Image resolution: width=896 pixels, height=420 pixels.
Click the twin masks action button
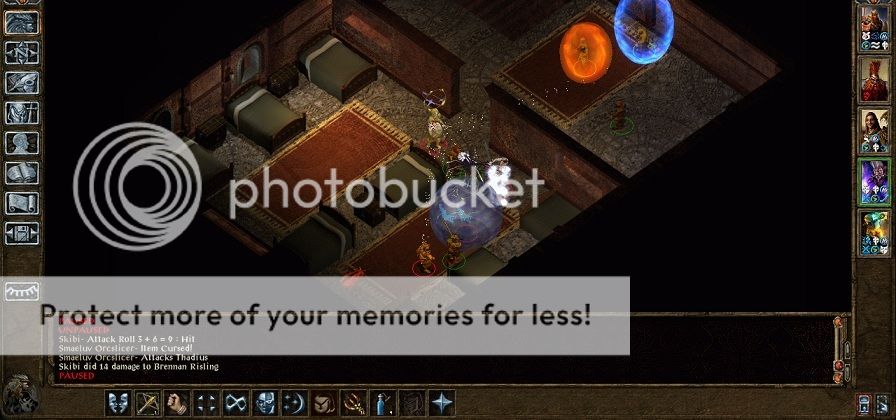(x=119, y=404)
